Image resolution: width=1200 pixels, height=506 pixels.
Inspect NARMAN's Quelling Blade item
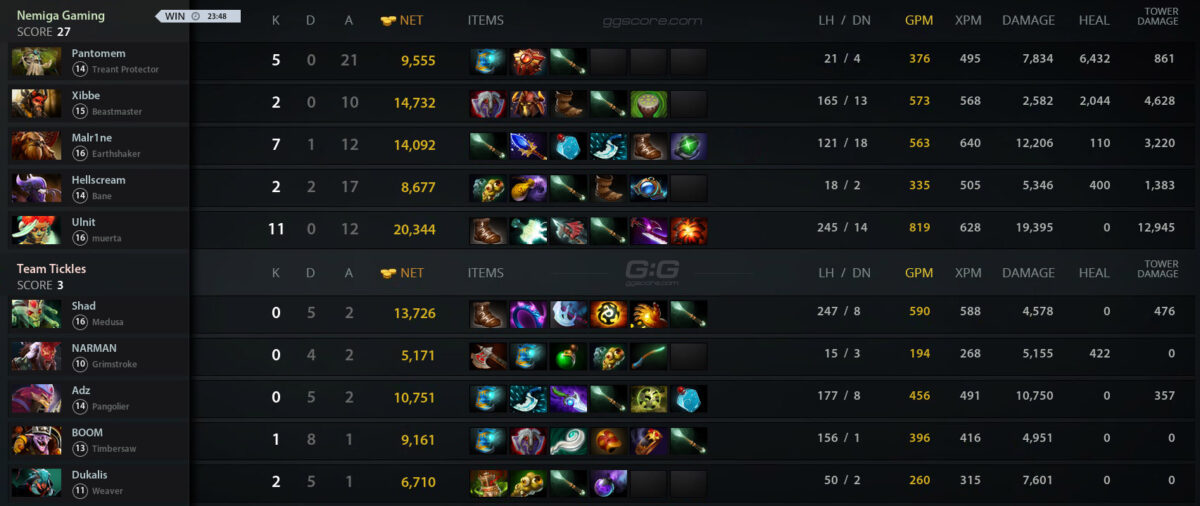(x=488, y=356)
